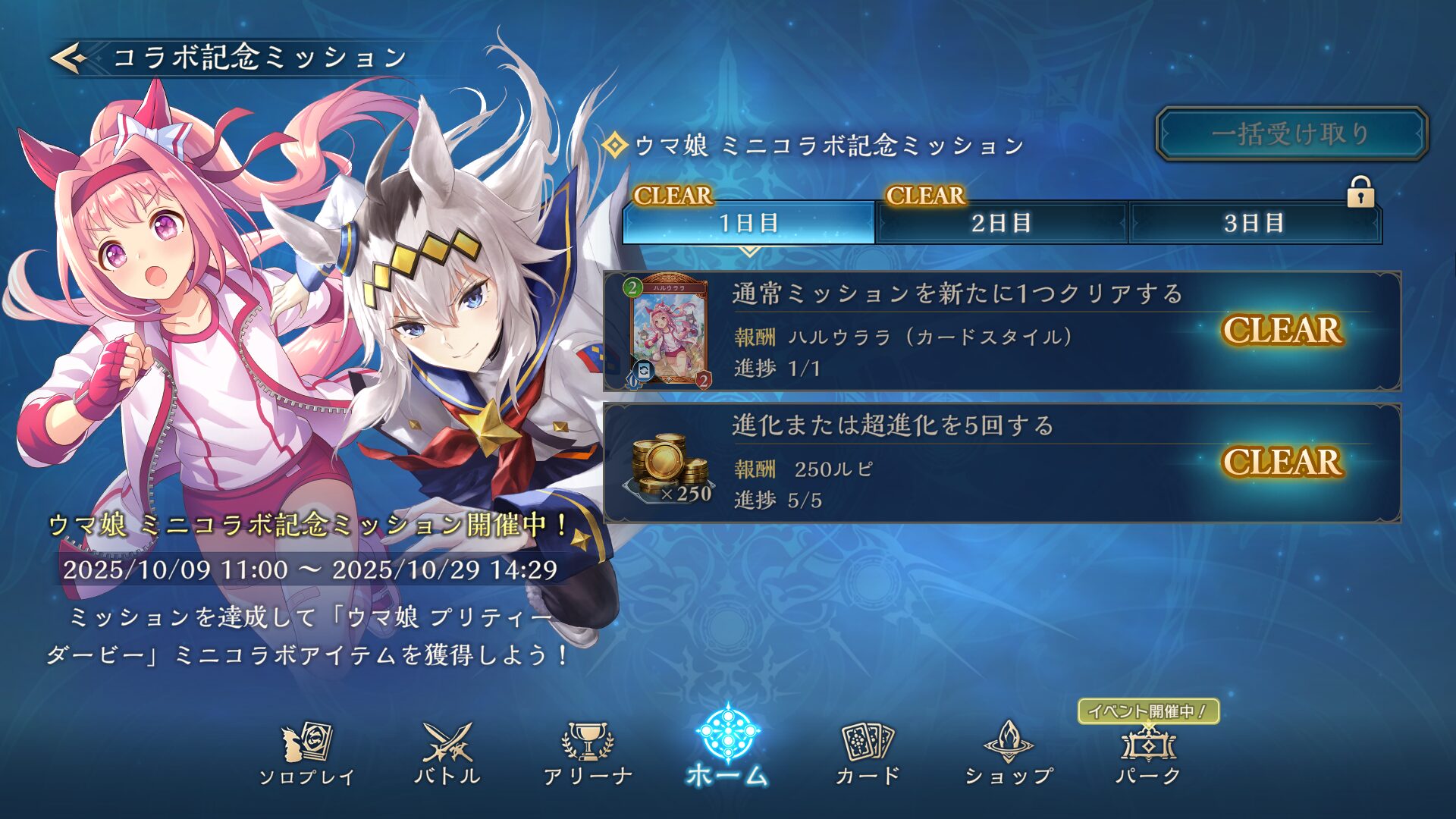
Task: Return to ホーム screen
Action: tap(727, 747)
